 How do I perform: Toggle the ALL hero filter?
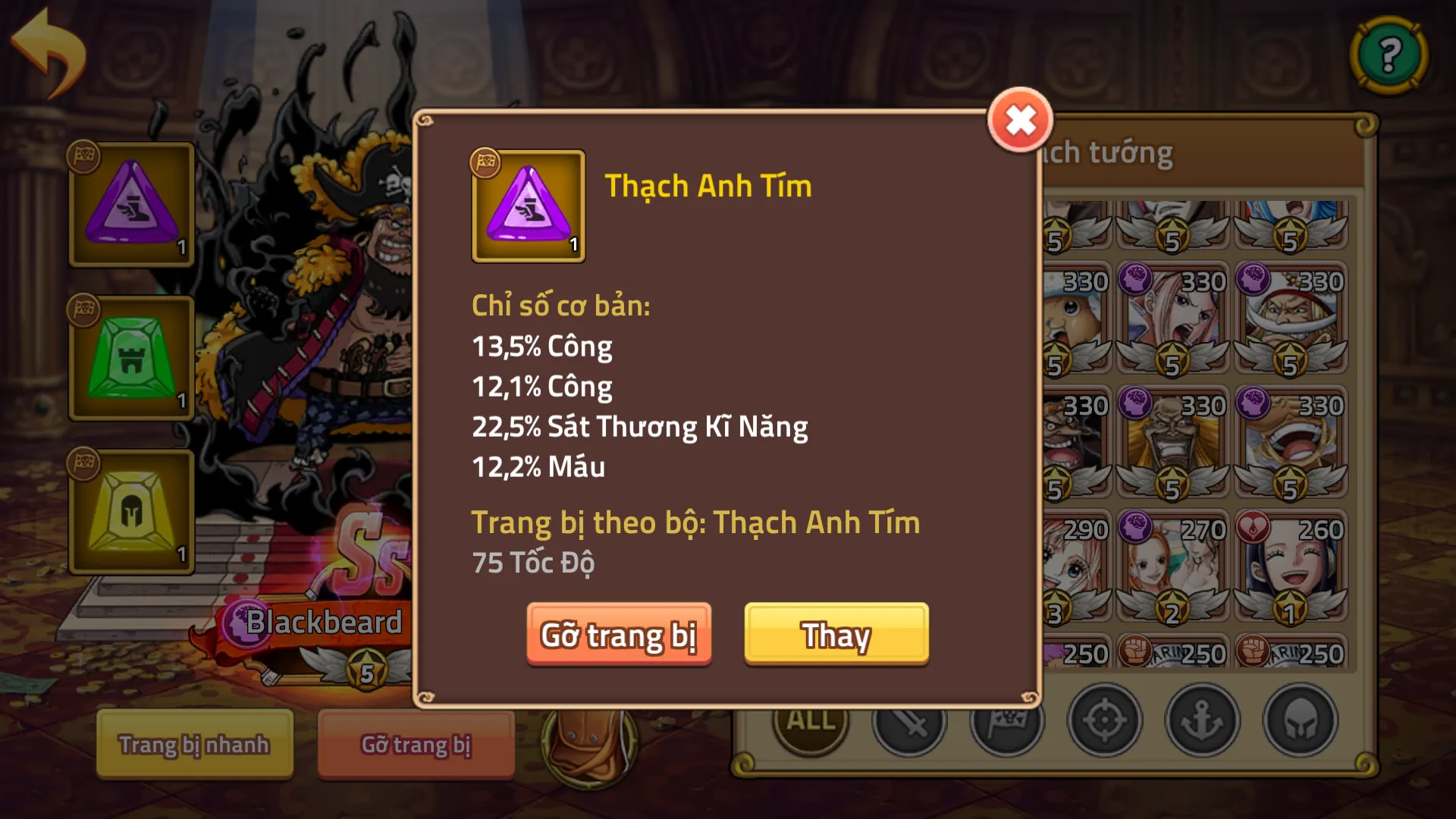(x=809, y=720)
